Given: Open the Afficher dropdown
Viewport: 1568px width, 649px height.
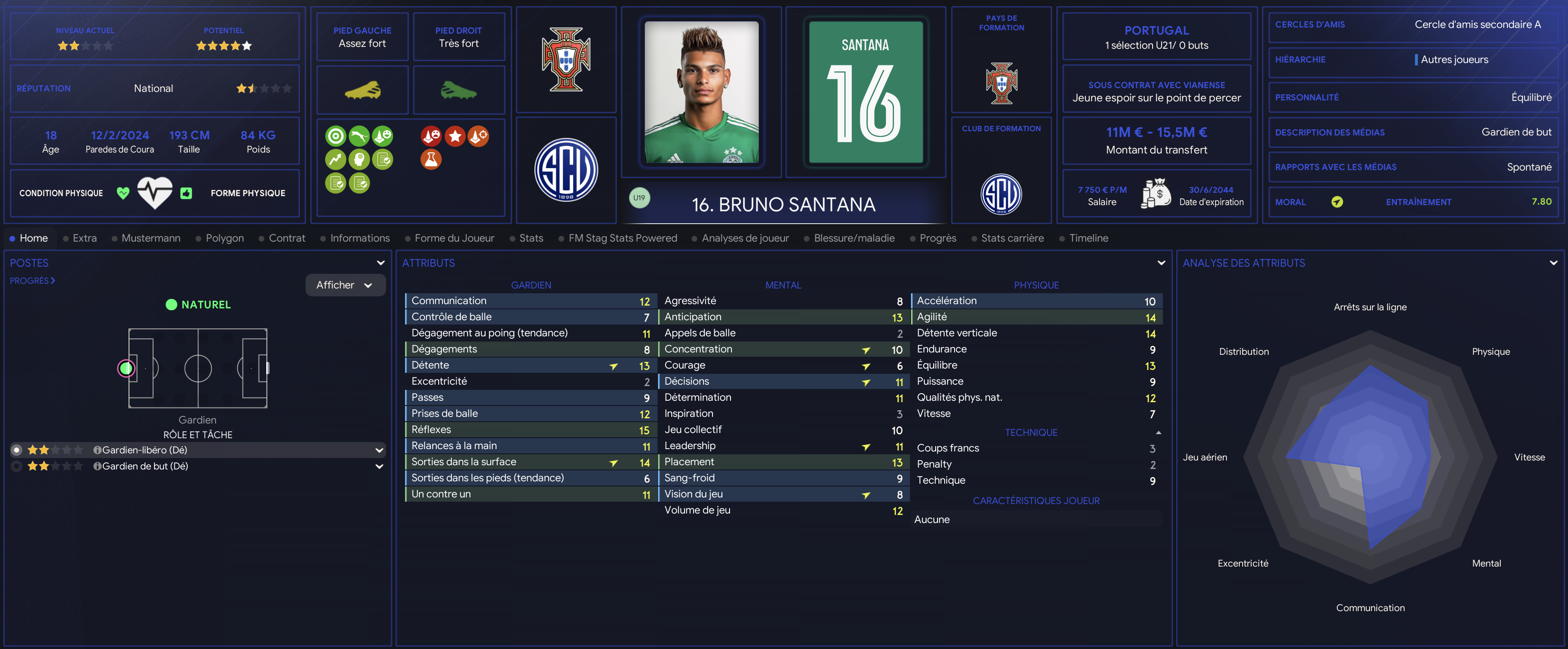Looking at the screenshot, I should [x=344, y=285].
